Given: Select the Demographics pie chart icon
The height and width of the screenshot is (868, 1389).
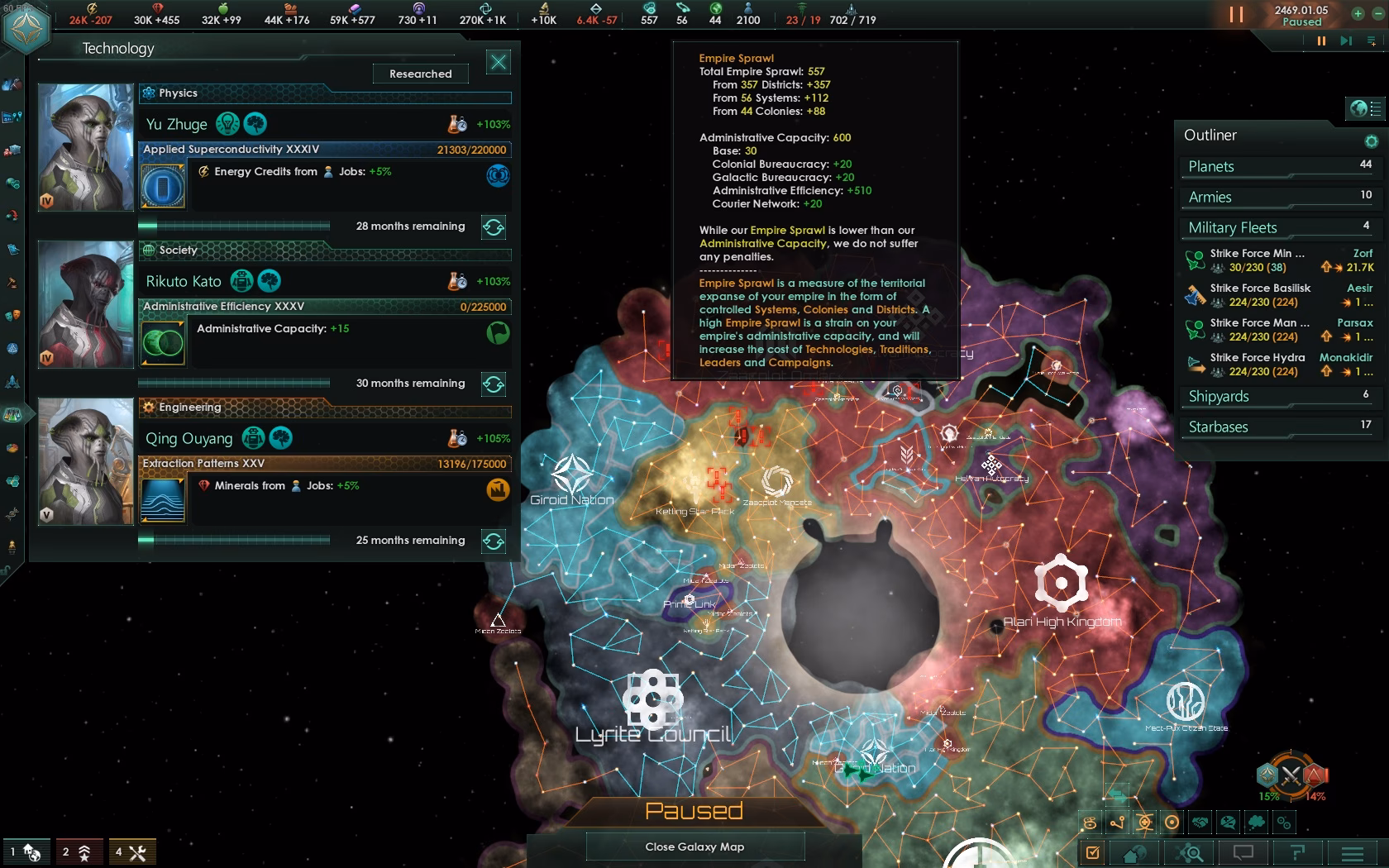Looking at the screenshot, I should click(x=14, y=448).
